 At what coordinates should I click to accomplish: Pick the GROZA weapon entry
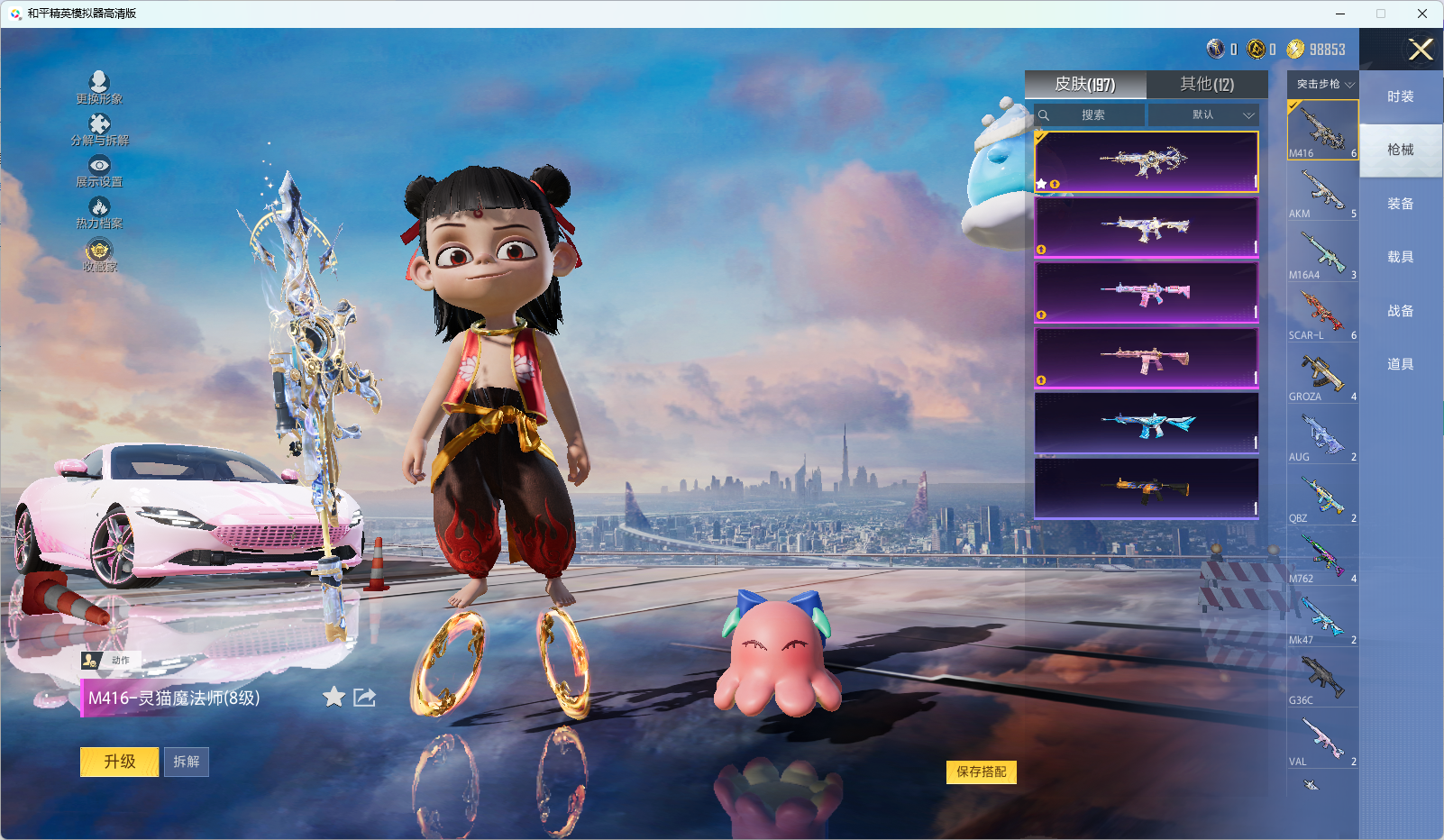click(x=1322, y=376)
